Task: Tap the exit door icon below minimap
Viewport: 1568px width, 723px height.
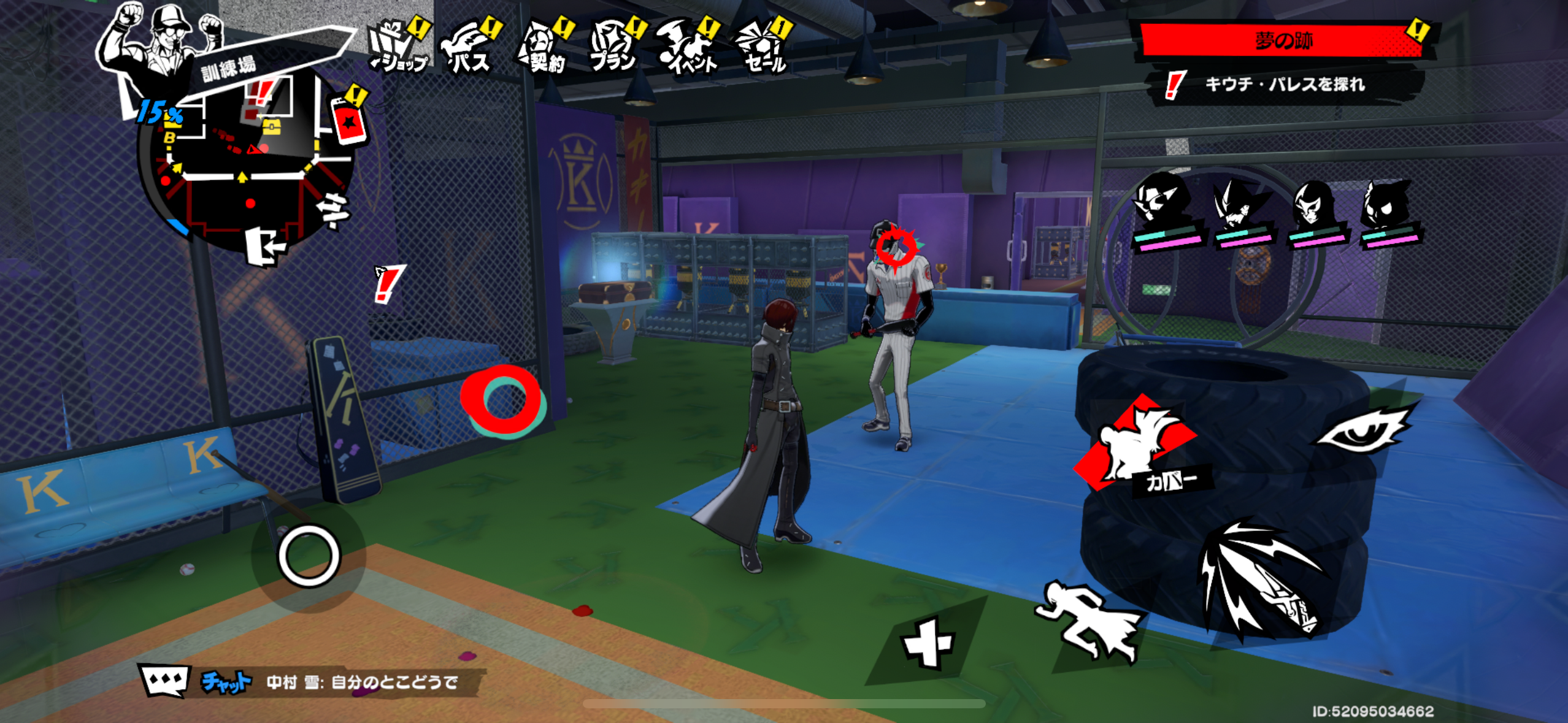Action: coord(266,247)
